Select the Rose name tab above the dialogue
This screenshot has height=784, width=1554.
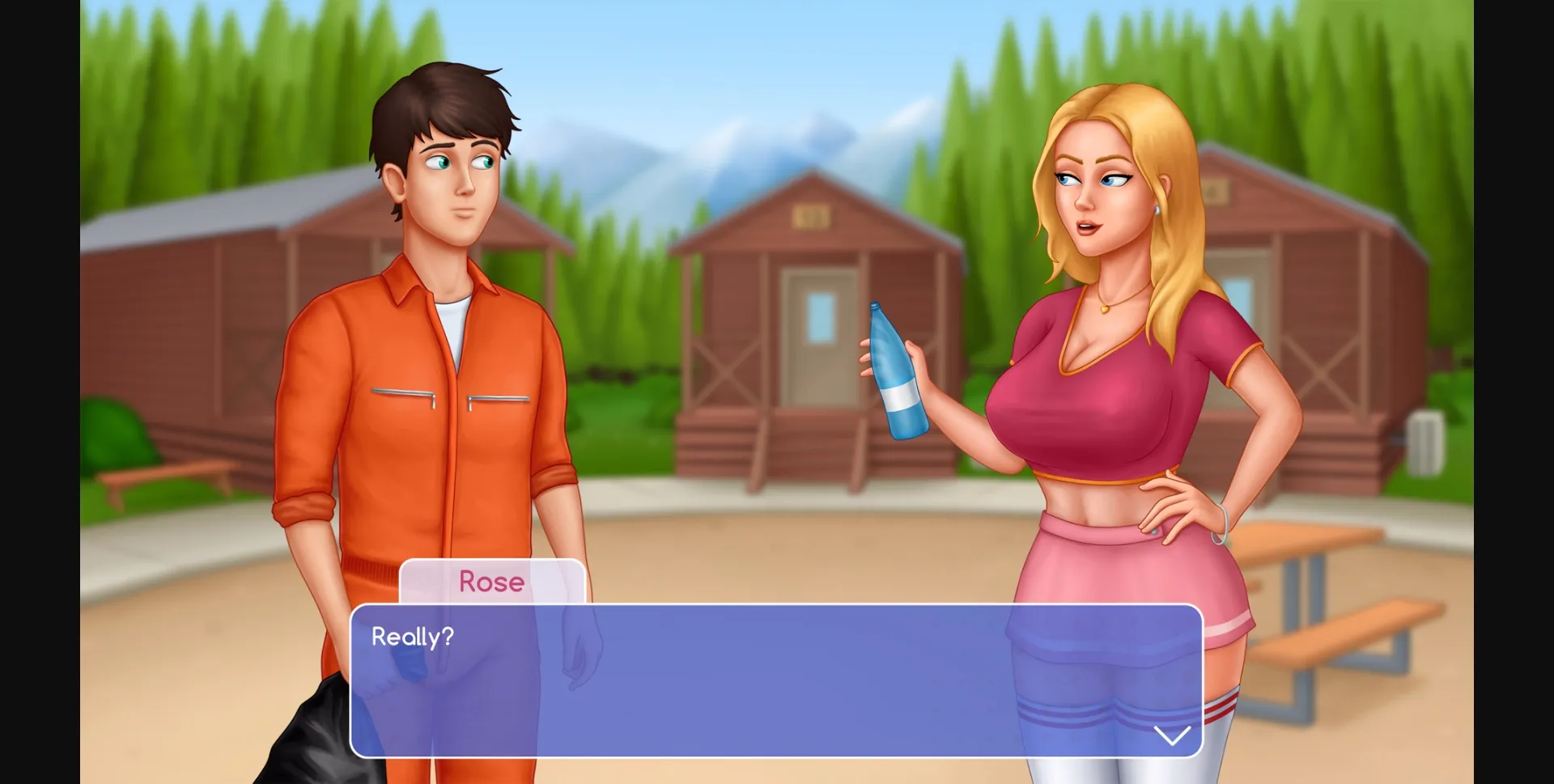coord(492,582)
